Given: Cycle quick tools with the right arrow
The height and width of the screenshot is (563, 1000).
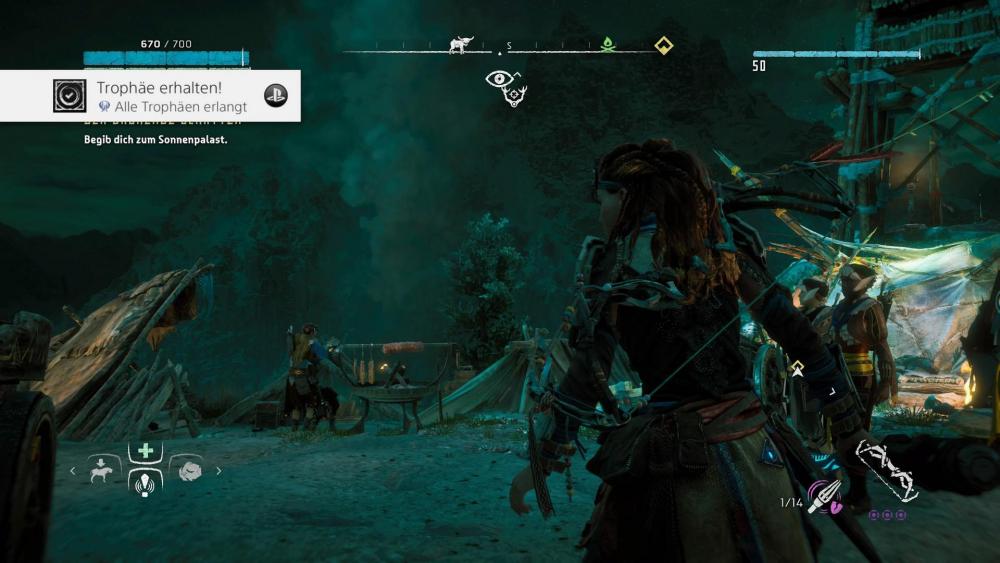Looking at the screenshot, I should (219, 470).
